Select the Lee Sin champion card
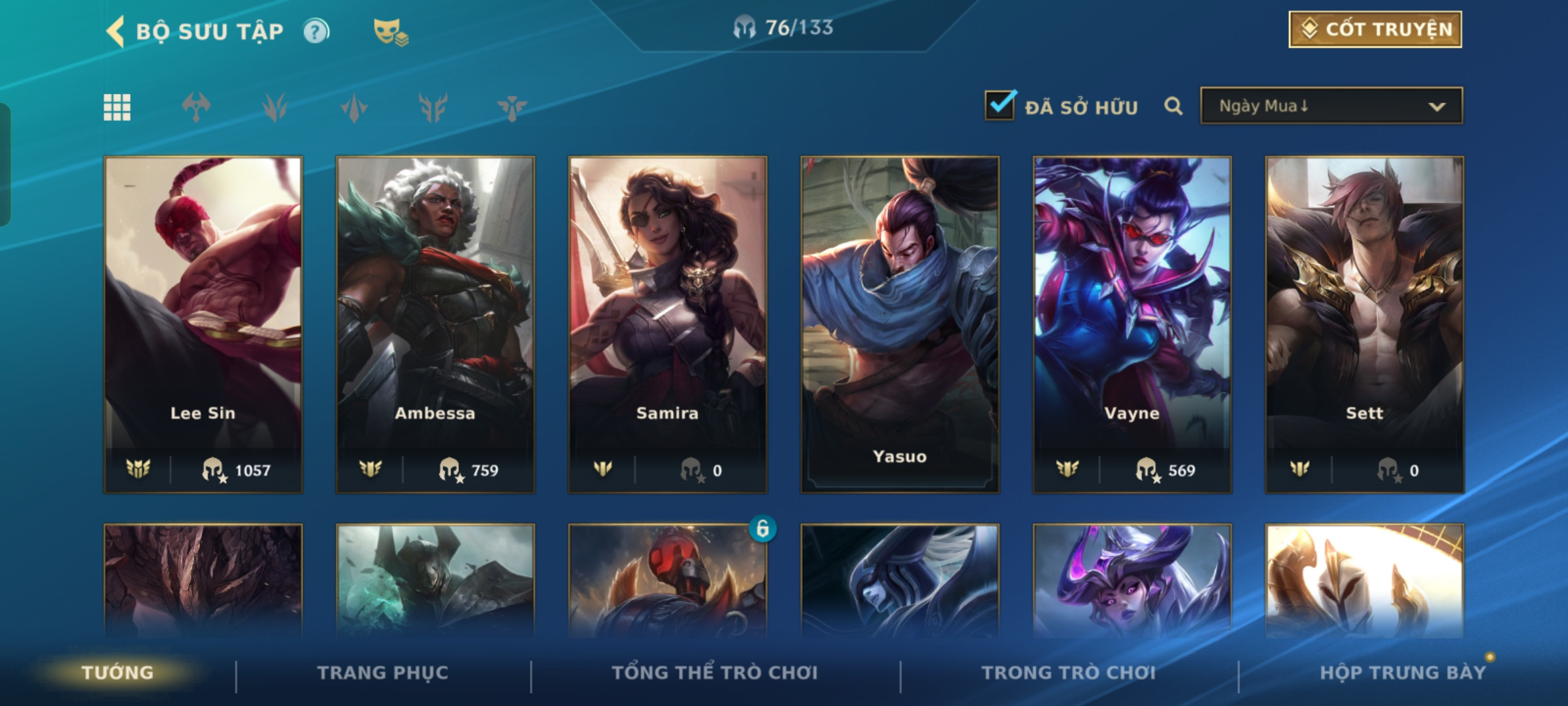Screen dimensions: 1568x706 203,324
